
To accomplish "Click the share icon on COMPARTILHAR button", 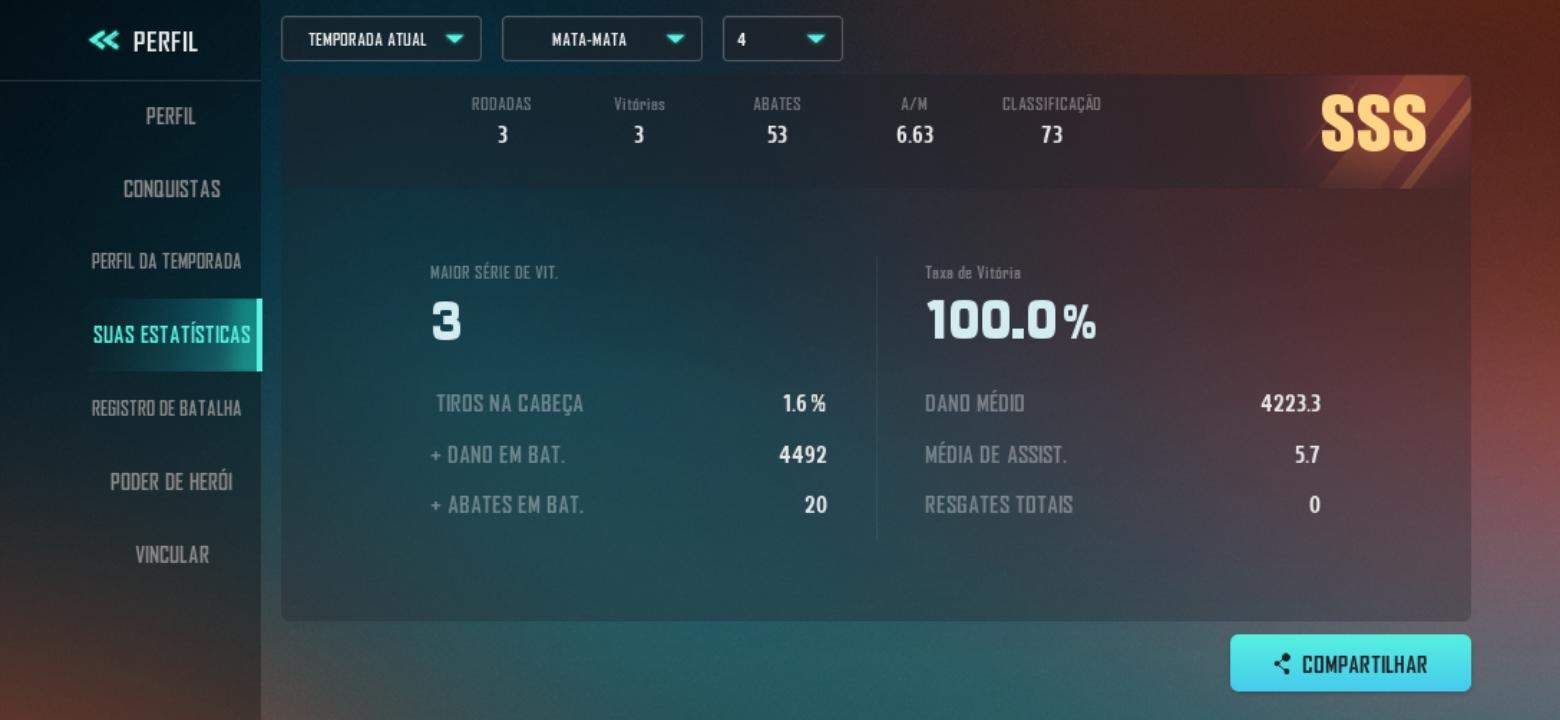I will 1283,662.
